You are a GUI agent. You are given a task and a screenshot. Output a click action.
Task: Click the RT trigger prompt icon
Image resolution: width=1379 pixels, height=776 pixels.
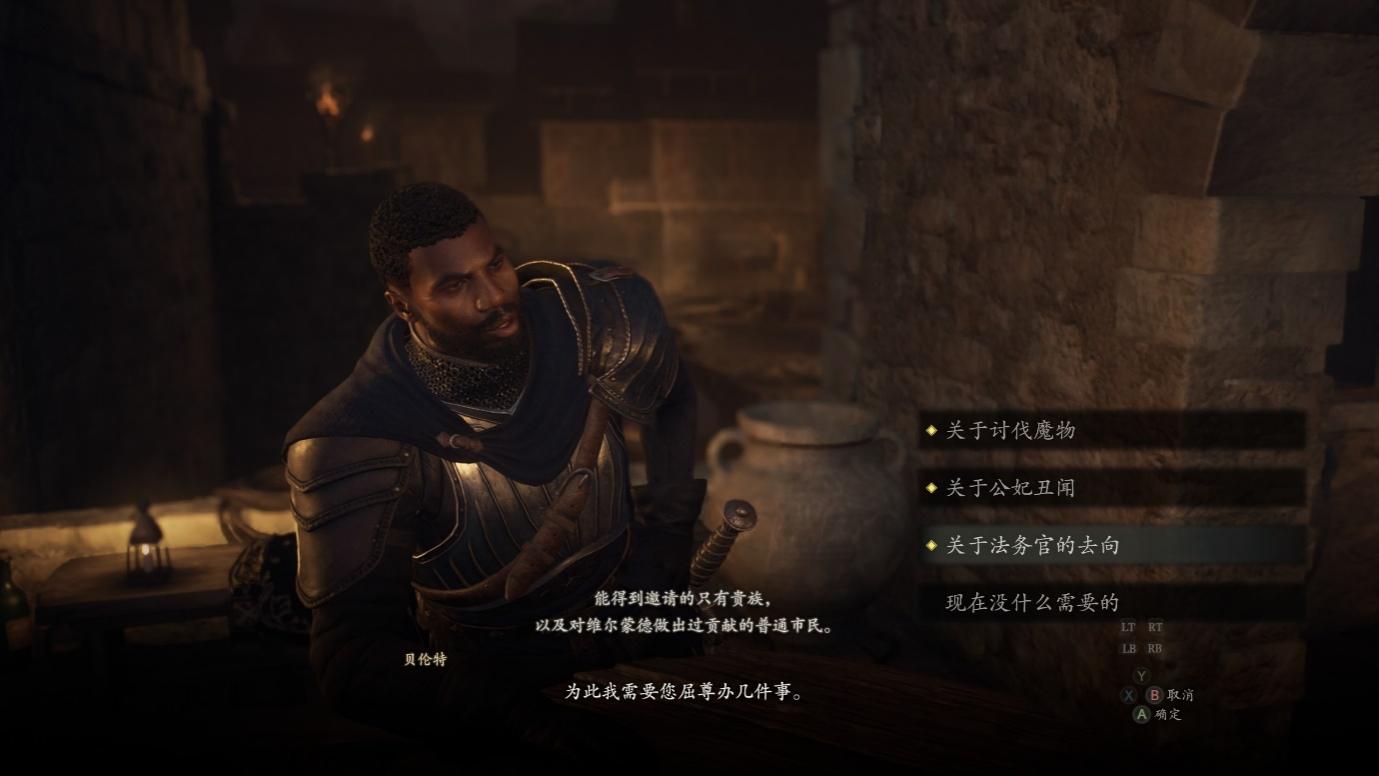coord(1155,627)
